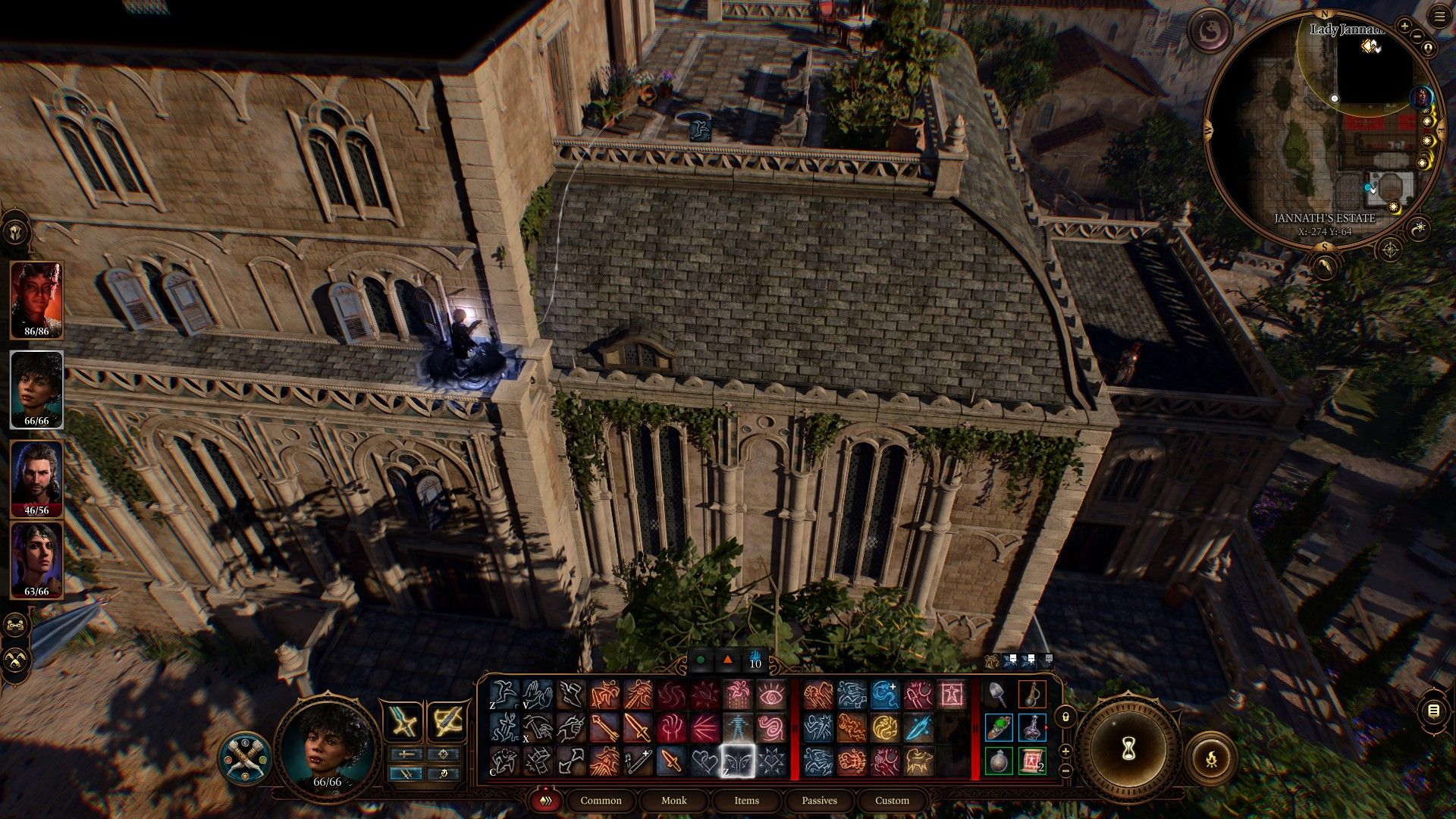
Task: Select the shovel item slot
Action: pyautogui.click(x=998, y=694)
